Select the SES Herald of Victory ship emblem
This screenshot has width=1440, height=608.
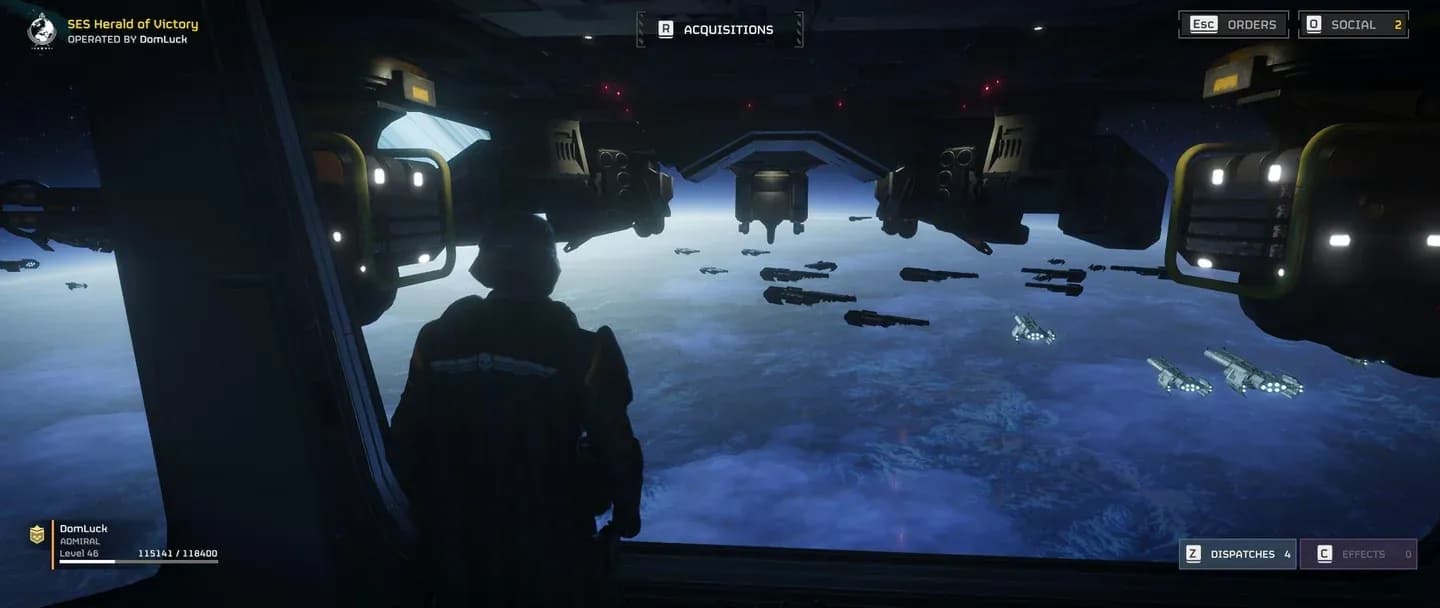tap(42, 30)
